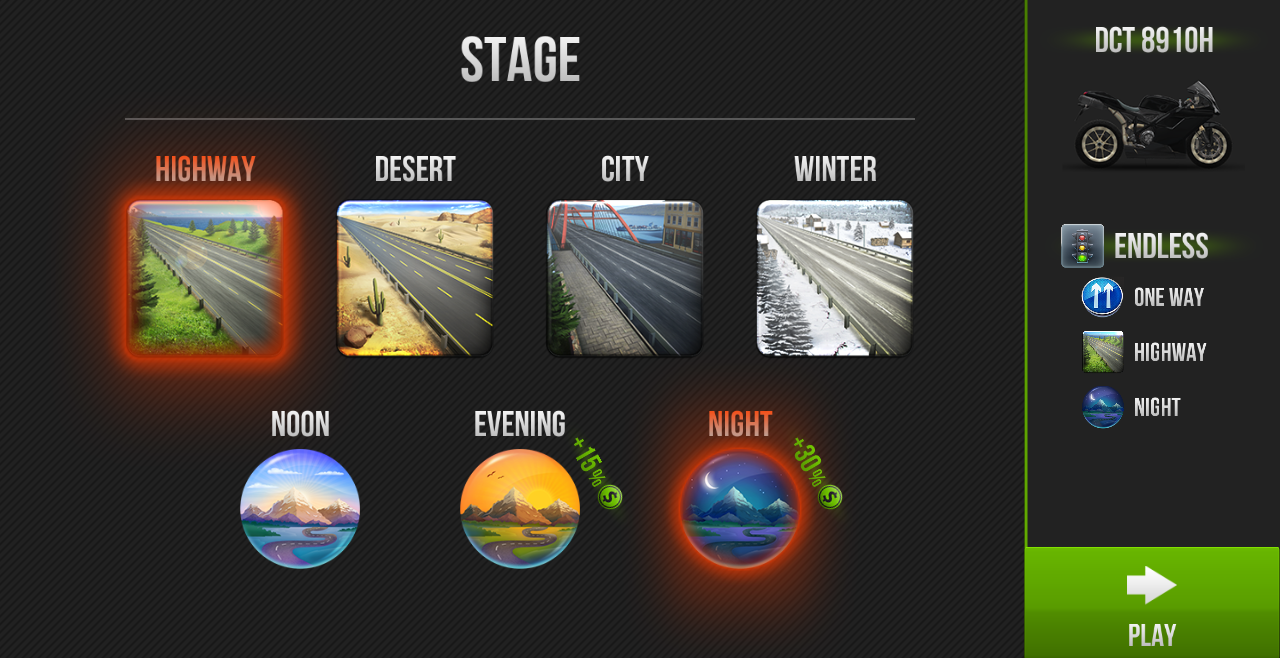
Task: Click the One Way arrows icon
Action: [1102, 297]
